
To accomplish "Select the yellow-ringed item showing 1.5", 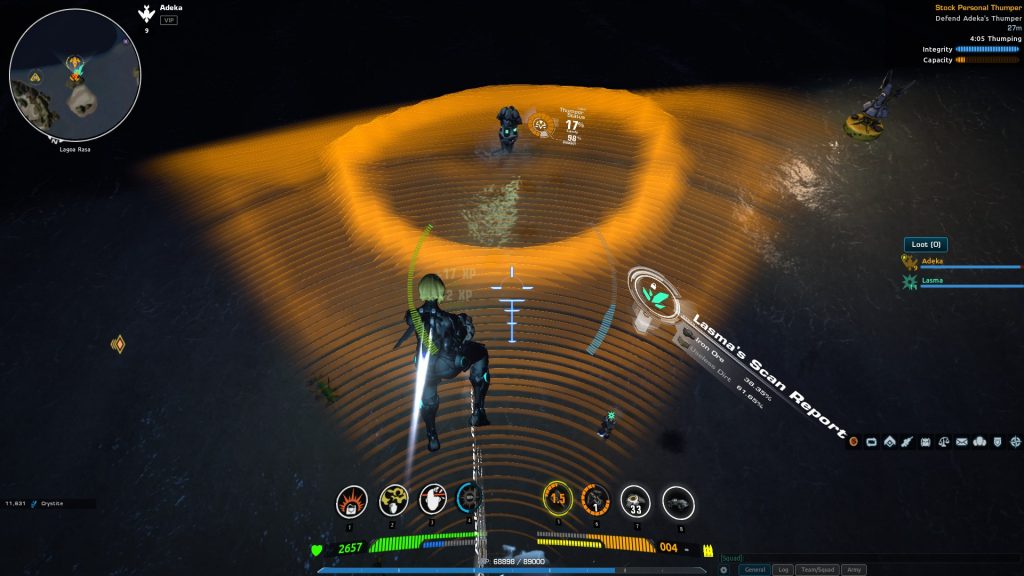I will (557, 498).
